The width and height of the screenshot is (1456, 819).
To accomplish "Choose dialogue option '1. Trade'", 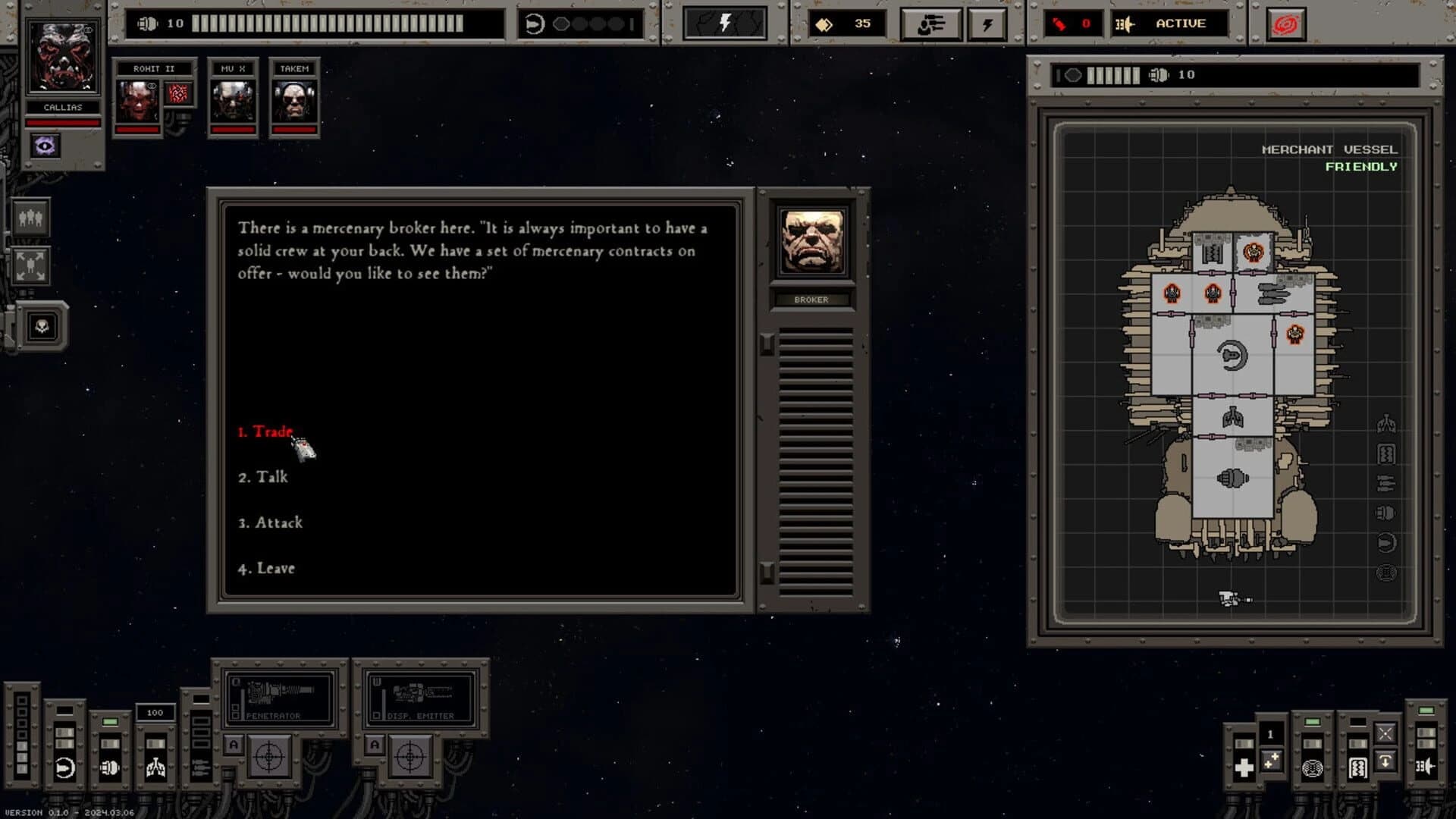I will coord(267,432).
